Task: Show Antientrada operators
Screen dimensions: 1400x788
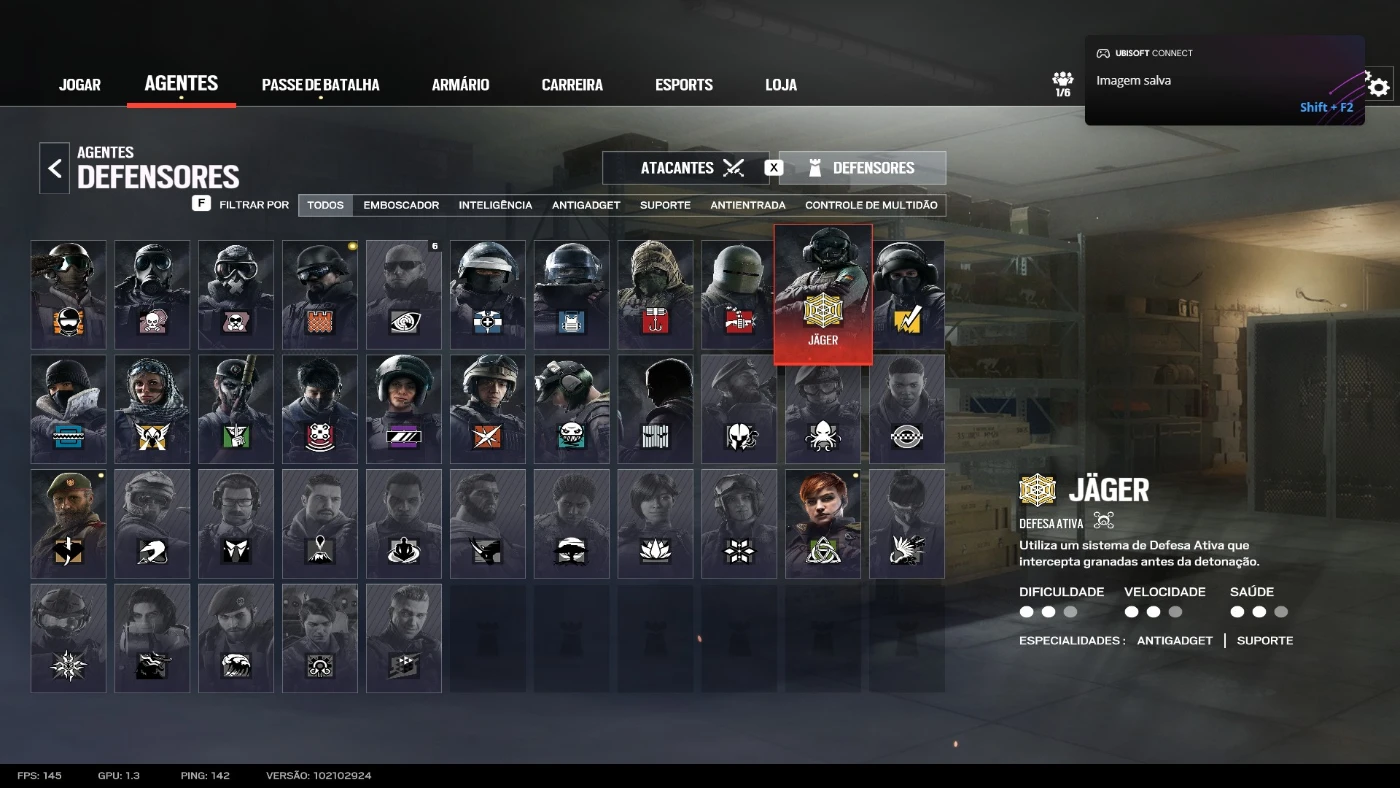Action: tap(748, 205)
